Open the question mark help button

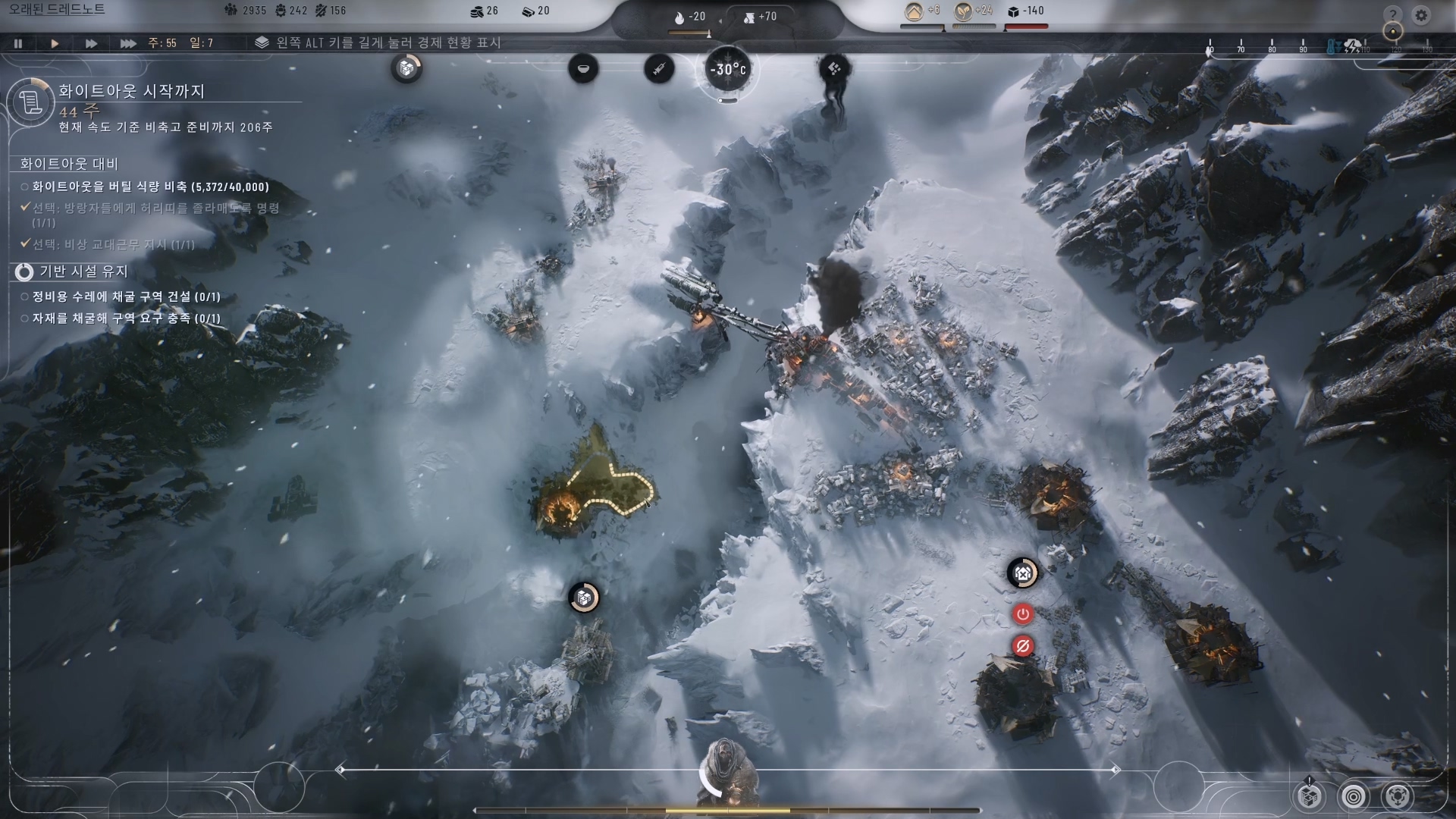(x=1392, y=15)
